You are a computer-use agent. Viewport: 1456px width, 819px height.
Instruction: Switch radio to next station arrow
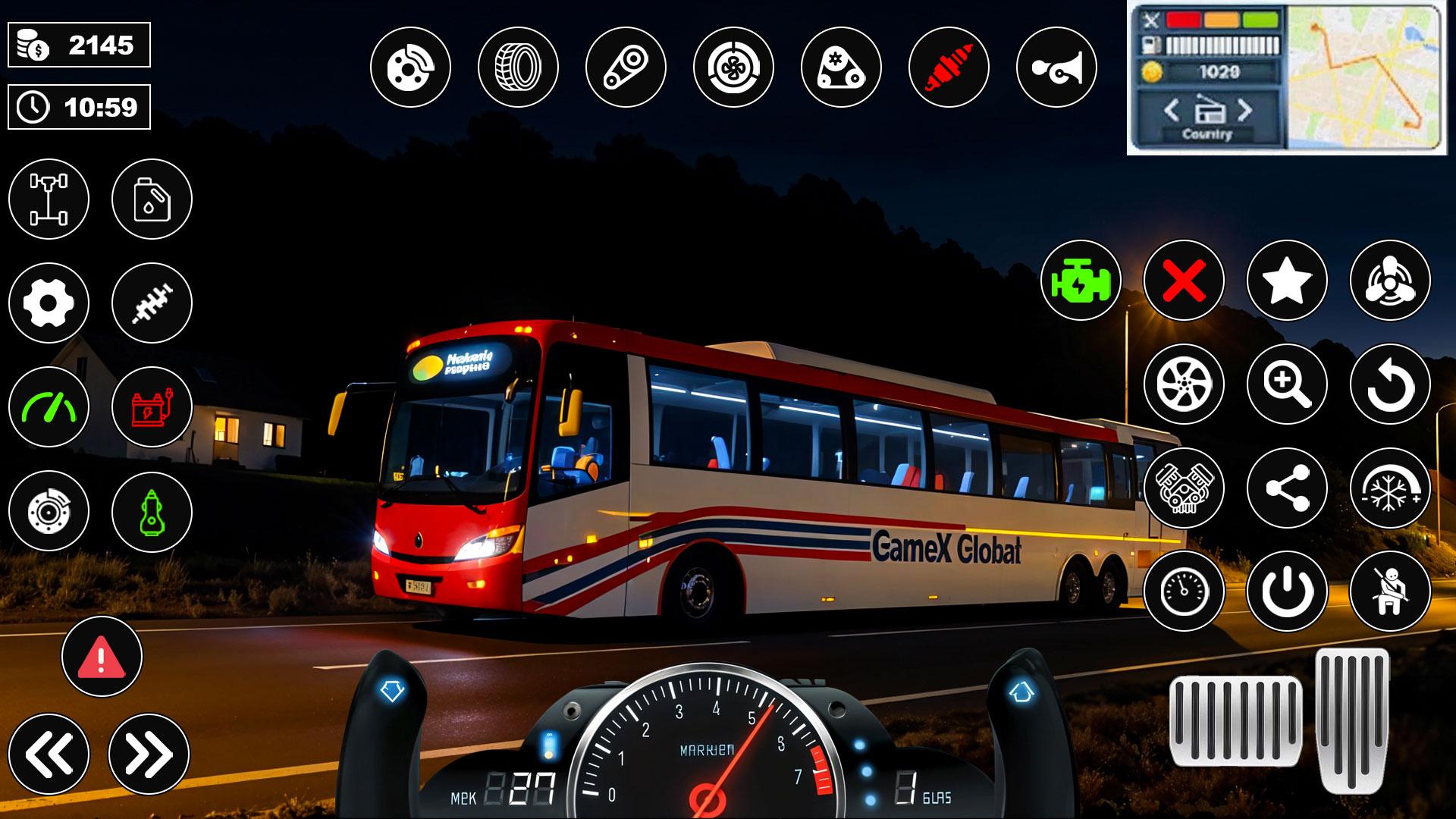[x=1244, y=111]
